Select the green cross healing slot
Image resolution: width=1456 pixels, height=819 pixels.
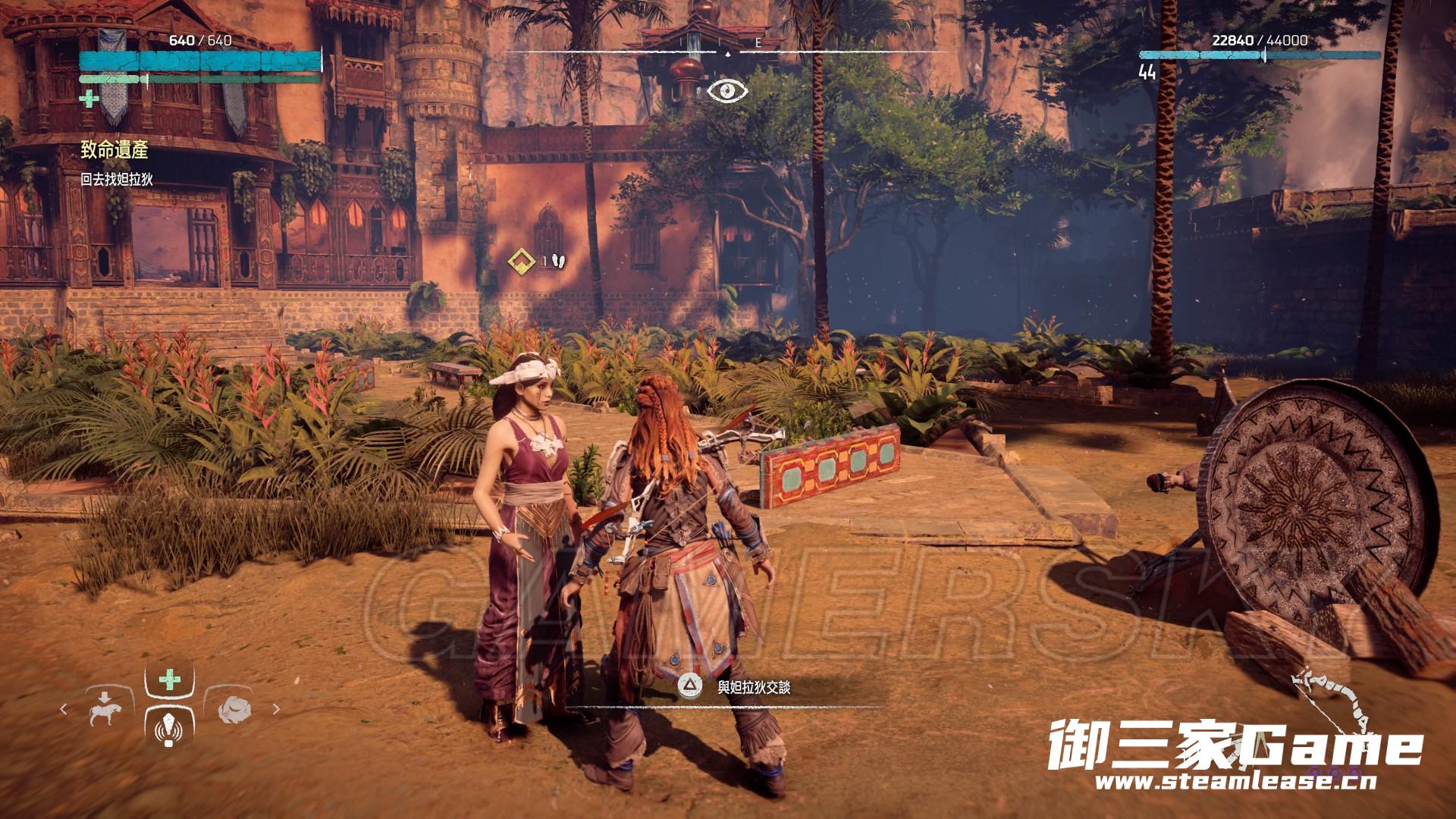tap(169, 679)
